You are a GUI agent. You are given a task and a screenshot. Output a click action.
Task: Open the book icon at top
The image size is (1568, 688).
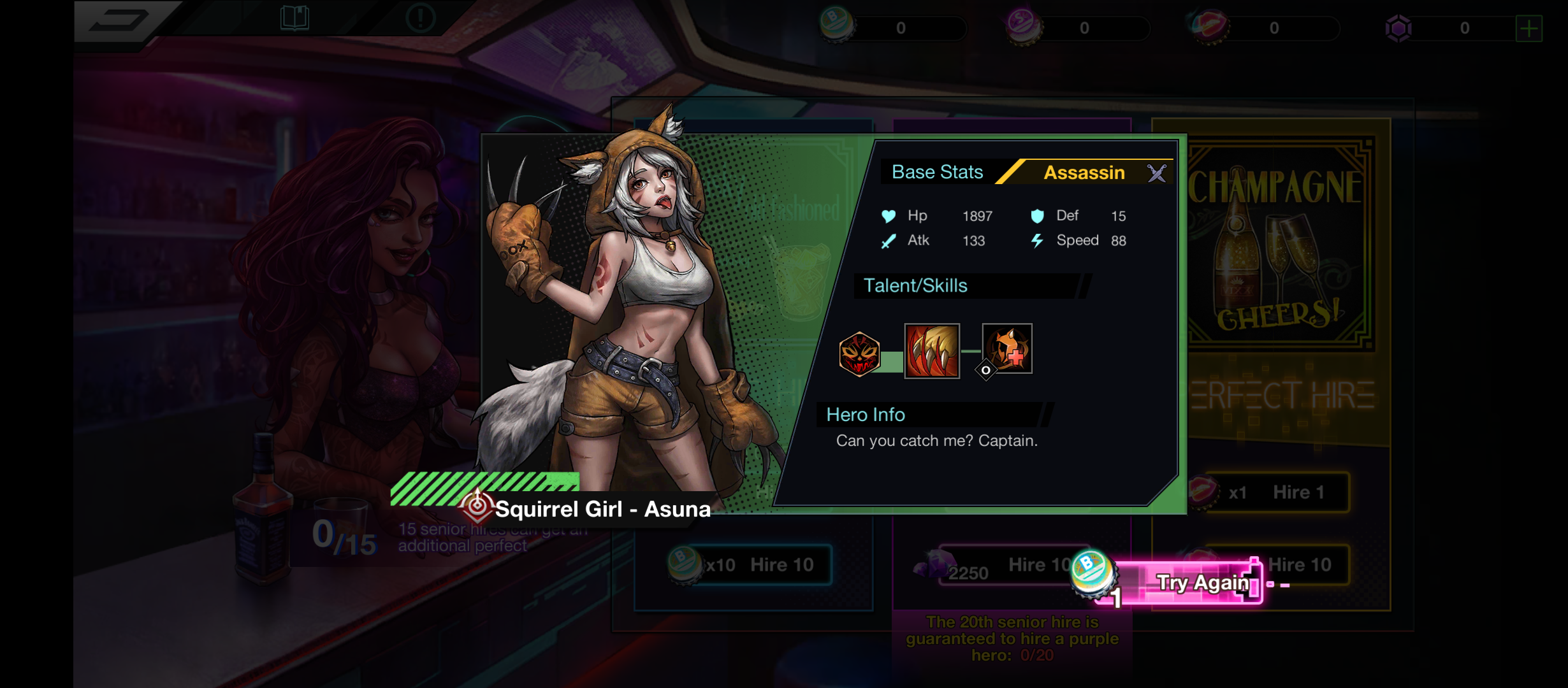tap(294, 18)
